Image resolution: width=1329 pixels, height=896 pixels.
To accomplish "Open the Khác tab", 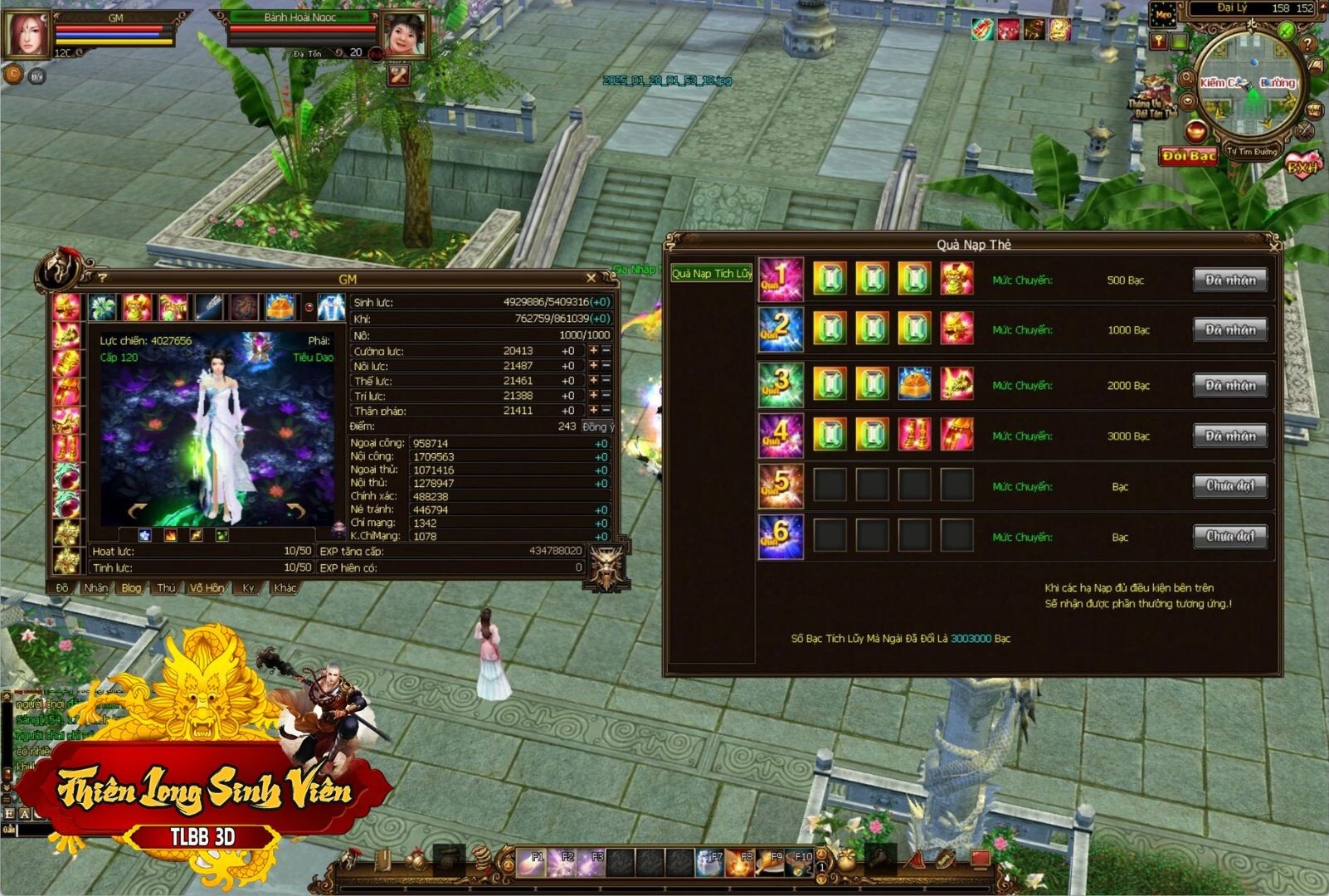I will coord(285,588).
